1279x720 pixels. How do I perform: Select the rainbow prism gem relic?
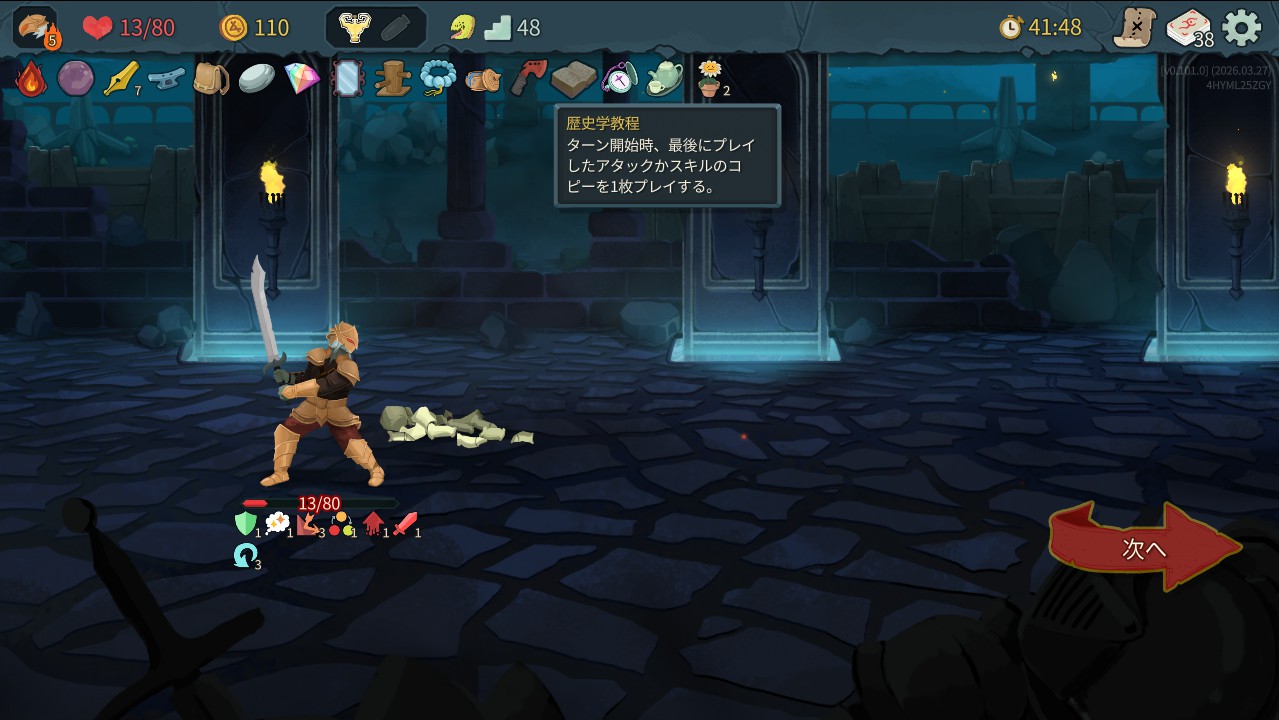click(x=302, y=78)
